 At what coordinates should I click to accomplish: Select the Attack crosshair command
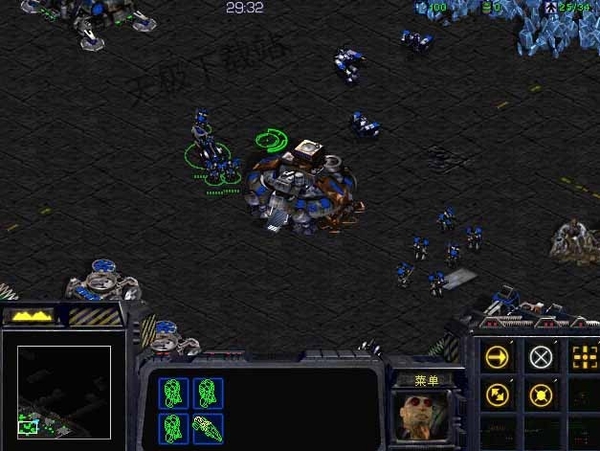point(584,357)
